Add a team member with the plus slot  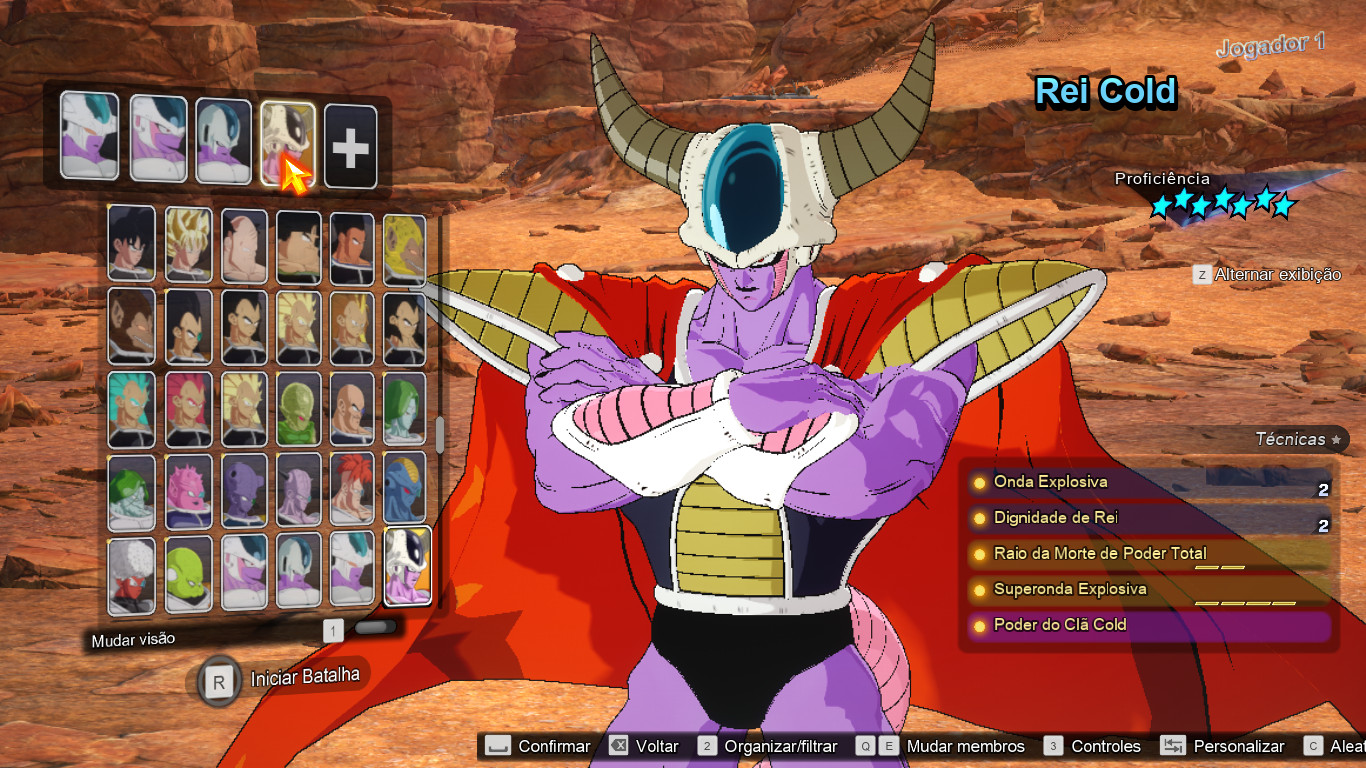pyautogui.click(x=350, y=147)
